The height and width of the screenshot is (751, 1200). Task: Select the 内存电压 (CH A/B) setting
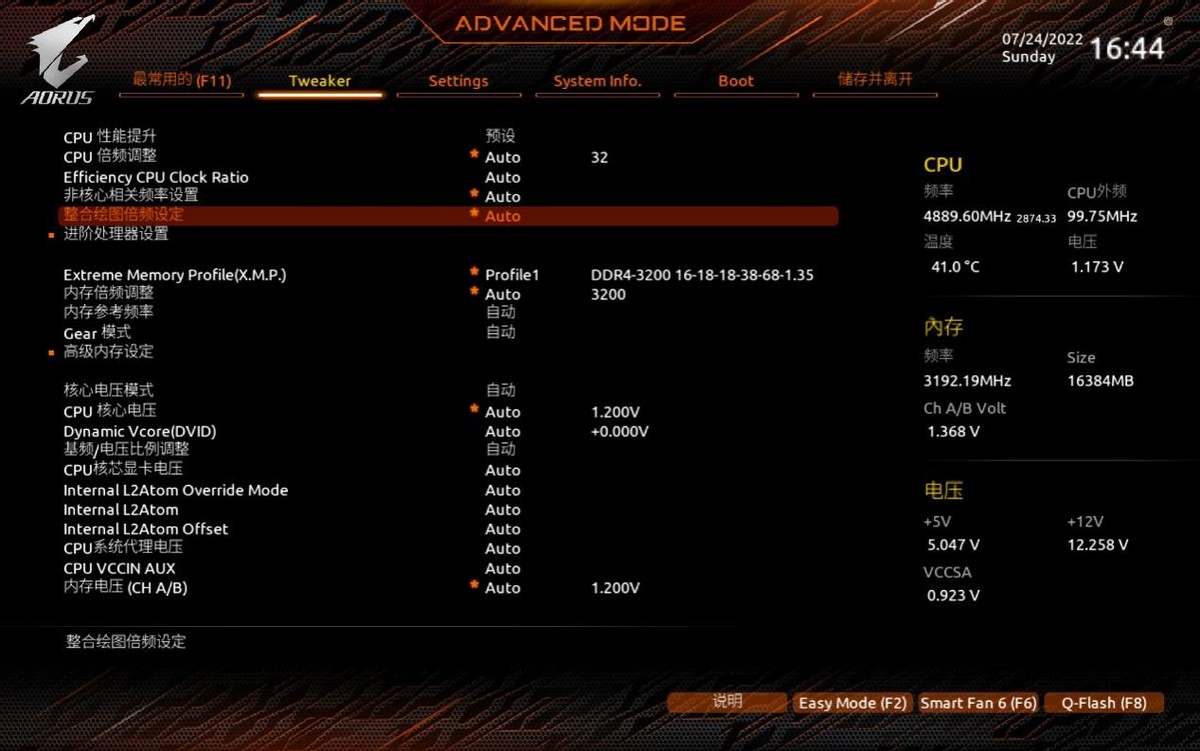[125, 588]
